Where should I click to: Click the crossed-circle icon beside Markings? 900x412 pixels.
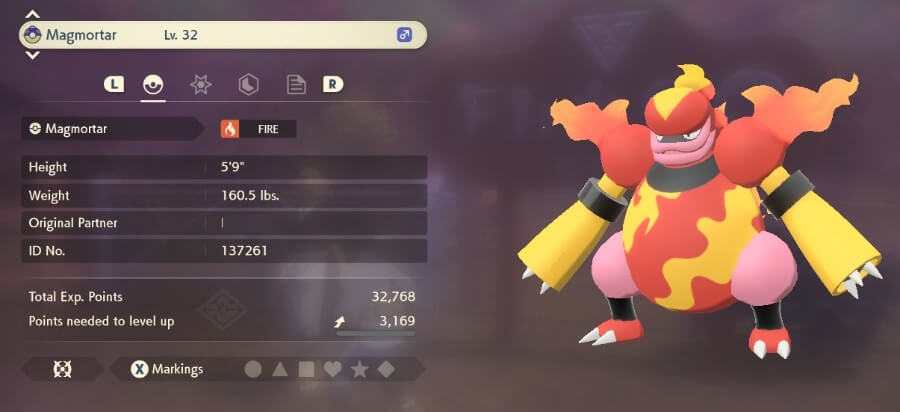coord(60,370)
